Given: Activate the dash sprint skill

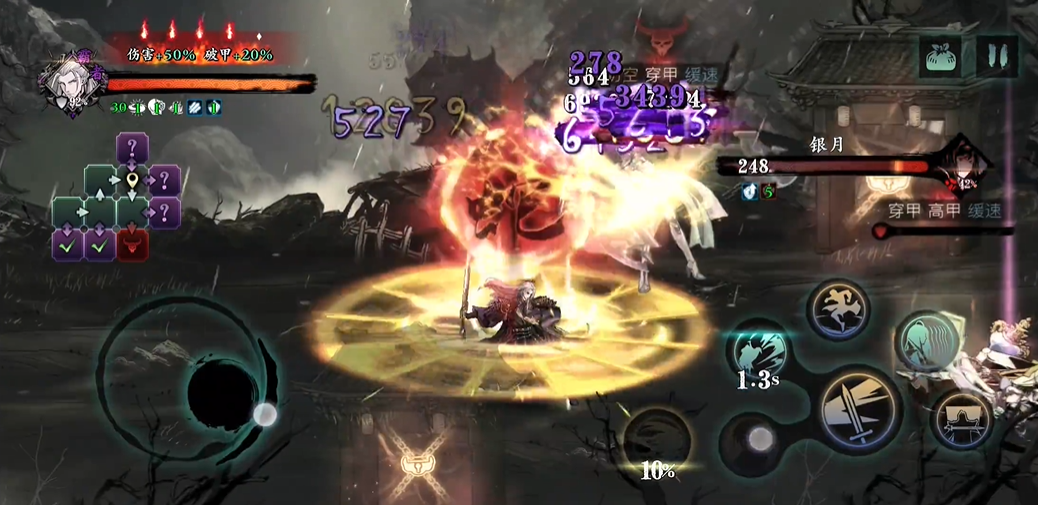Looking at the screenshot, I should point(838,310).
